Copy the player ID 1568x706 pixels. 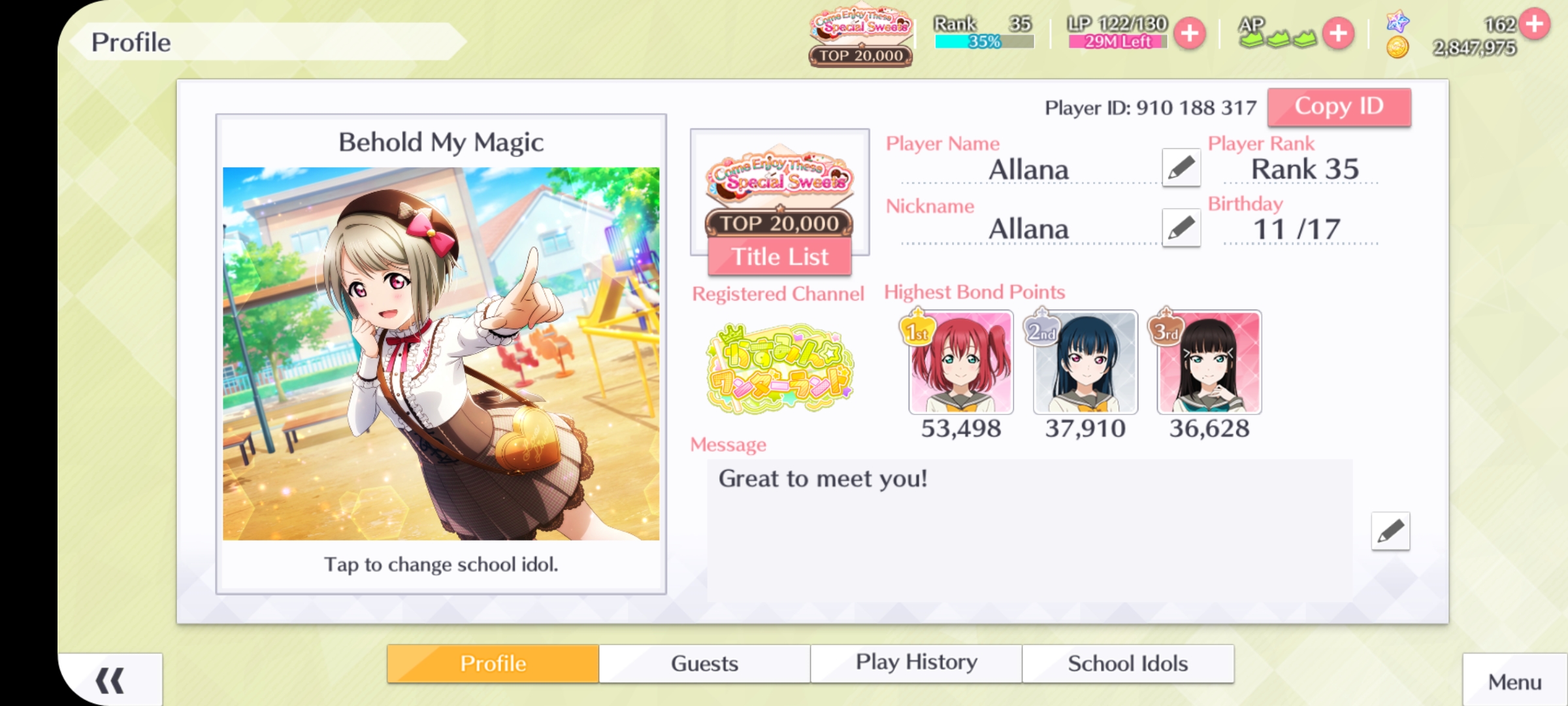(x=1339, y=107)
